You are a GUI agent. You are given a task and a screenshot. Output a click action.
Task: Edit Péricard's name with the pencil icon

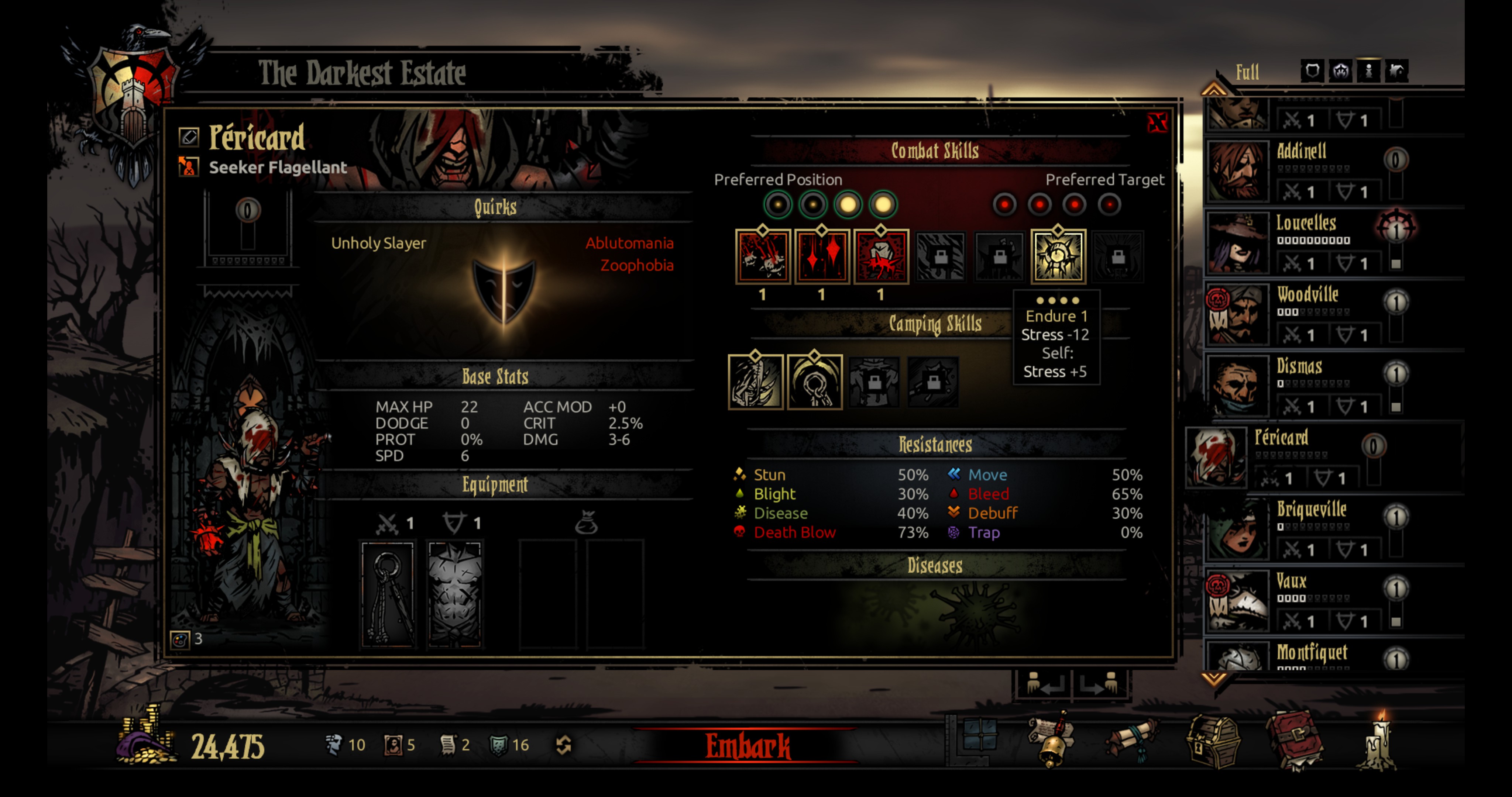coord(189,137)
